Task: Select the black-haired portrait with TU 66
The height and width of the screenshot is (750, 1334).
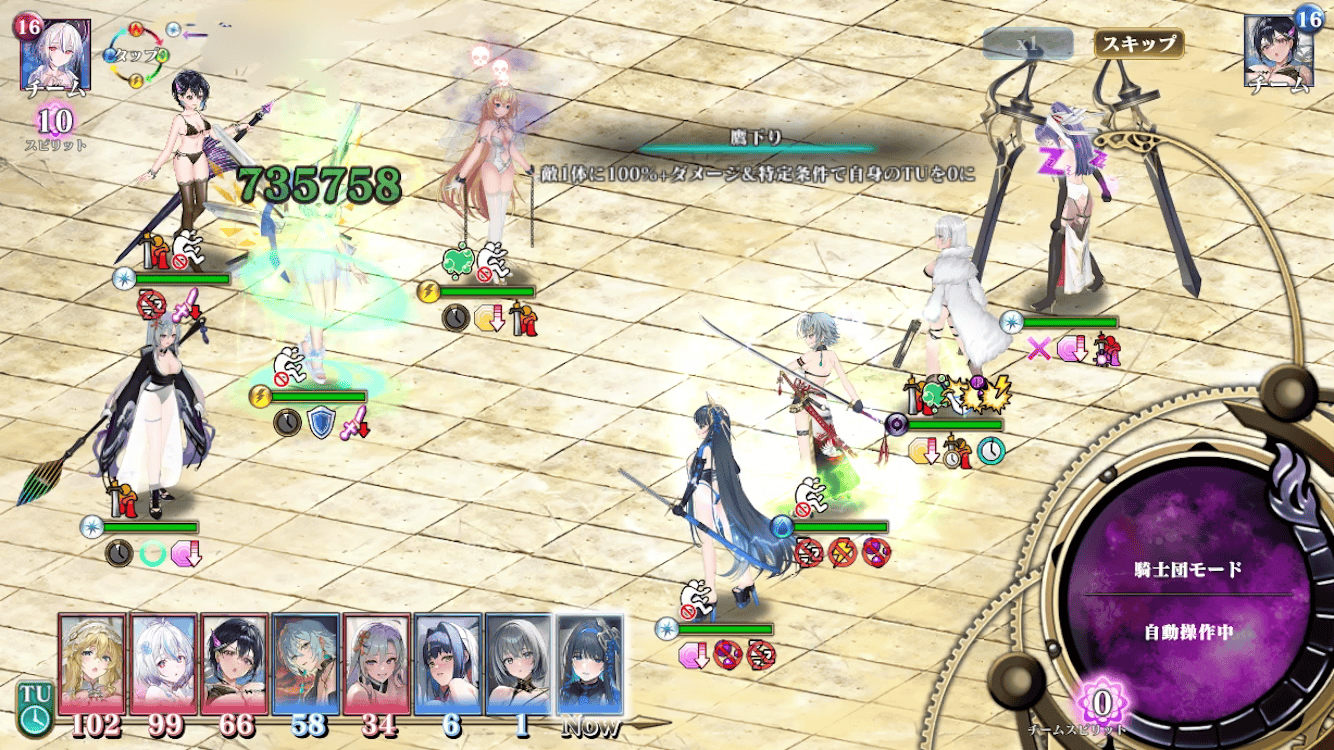Action: pyautogui.click(x=234, y=664)
